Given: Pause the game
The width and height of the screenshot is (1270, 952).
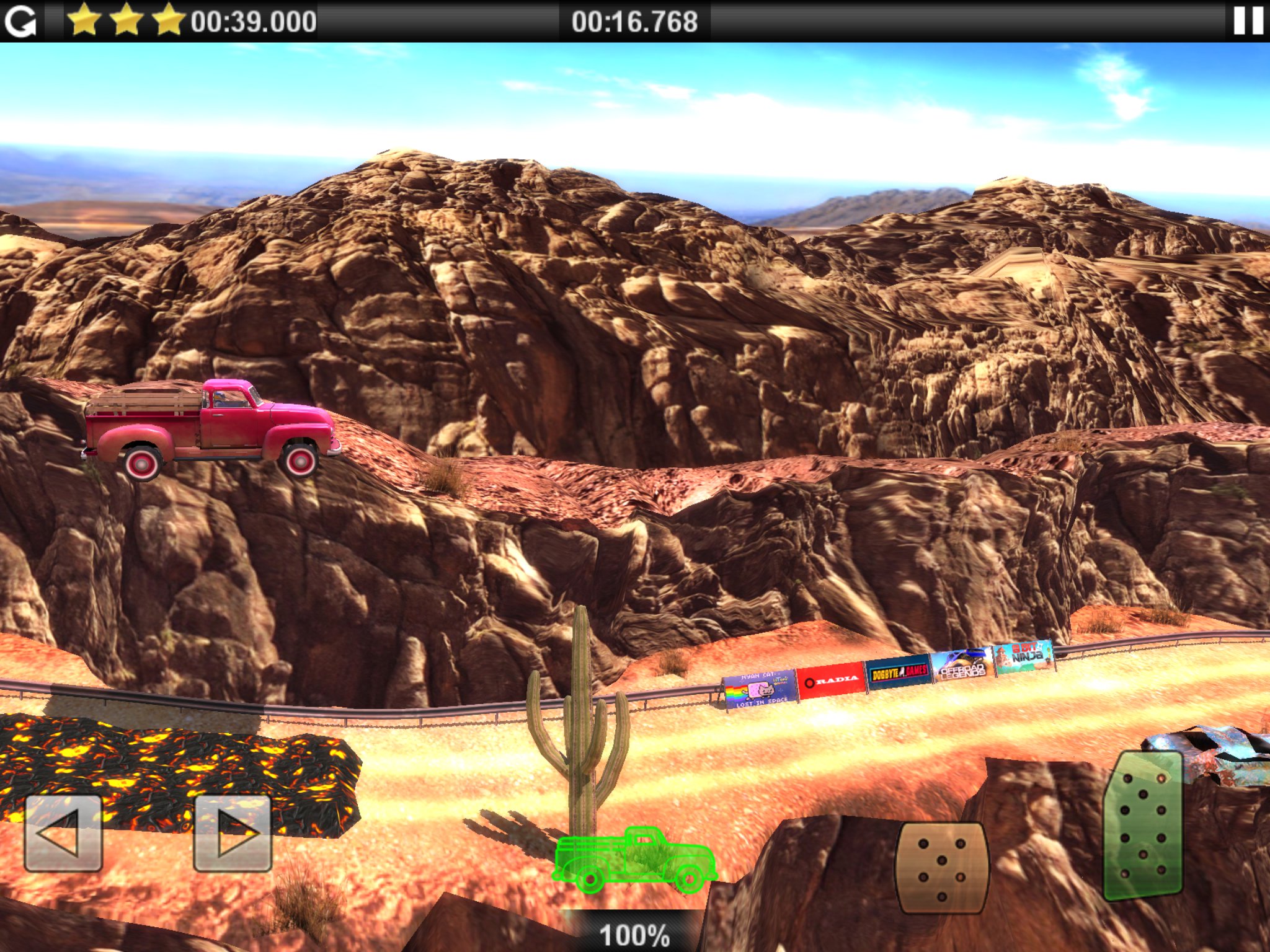Looking at the screenshot, I should pos(1248,21).
